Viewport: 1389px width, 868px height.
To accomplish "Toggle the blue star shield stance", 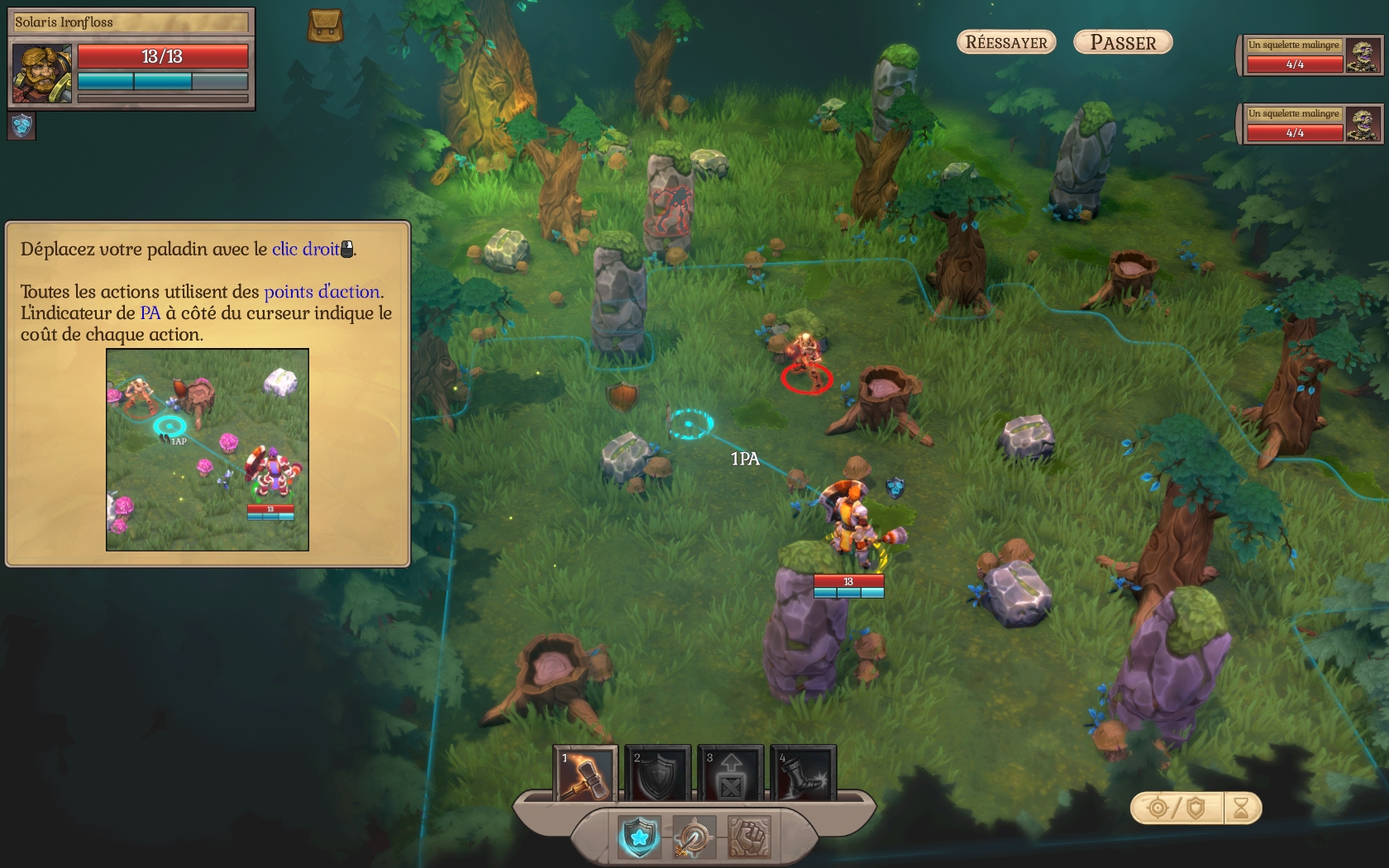I will [639, 837].
